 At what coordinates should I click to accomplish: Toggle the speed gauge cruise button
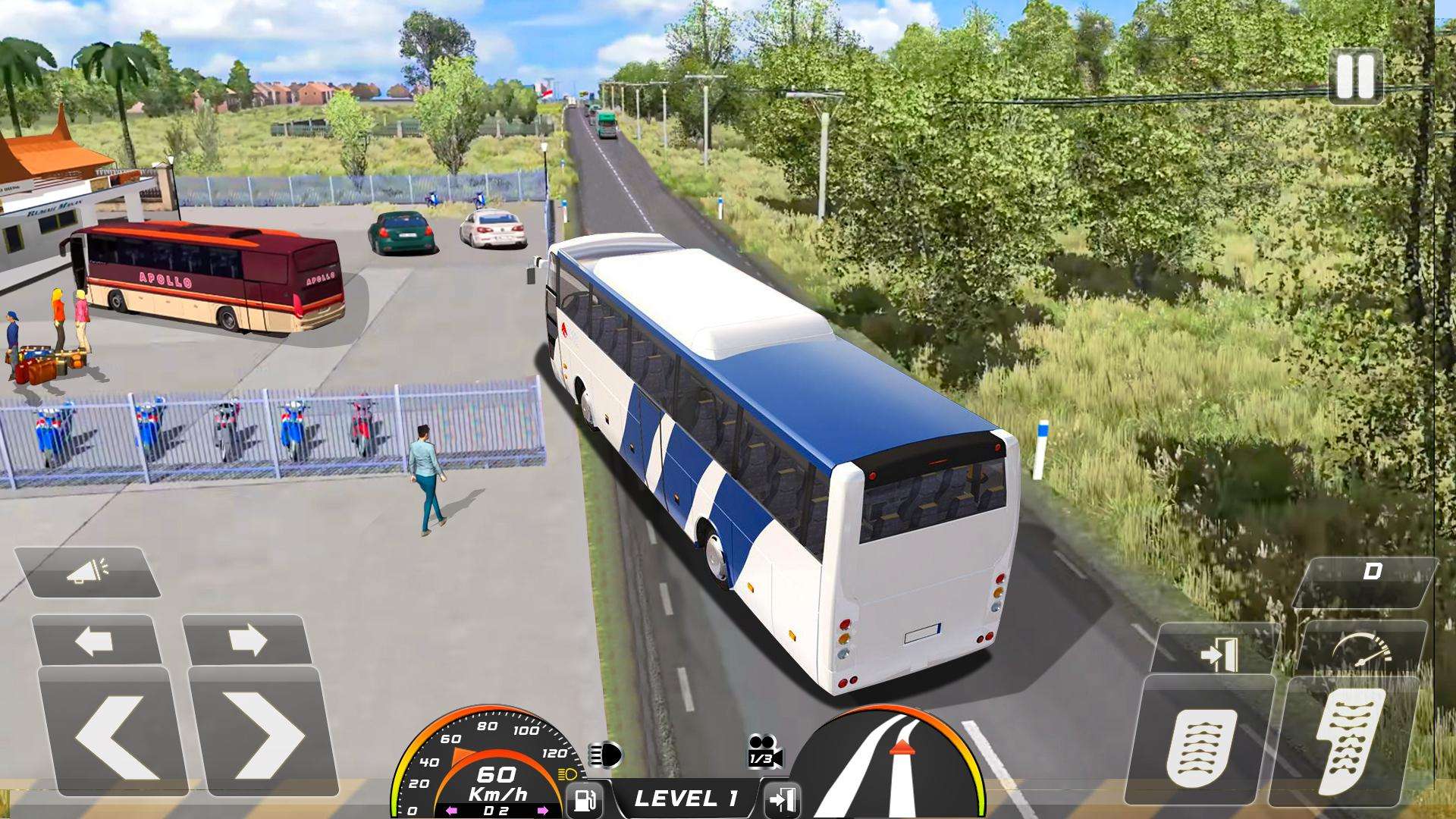(1363, 651)
